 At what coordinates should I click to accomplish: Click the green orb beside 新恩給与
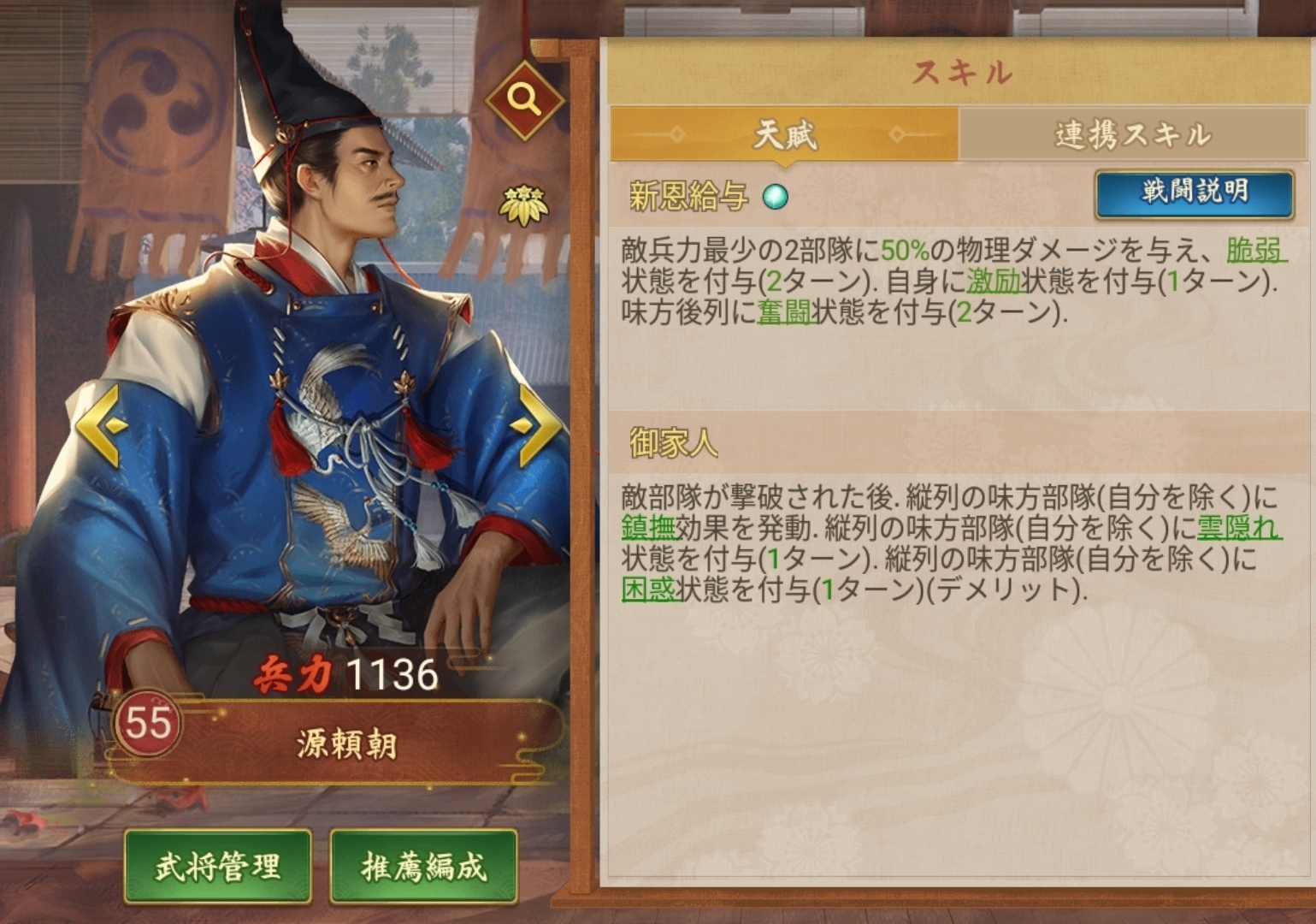click(775, 197)
